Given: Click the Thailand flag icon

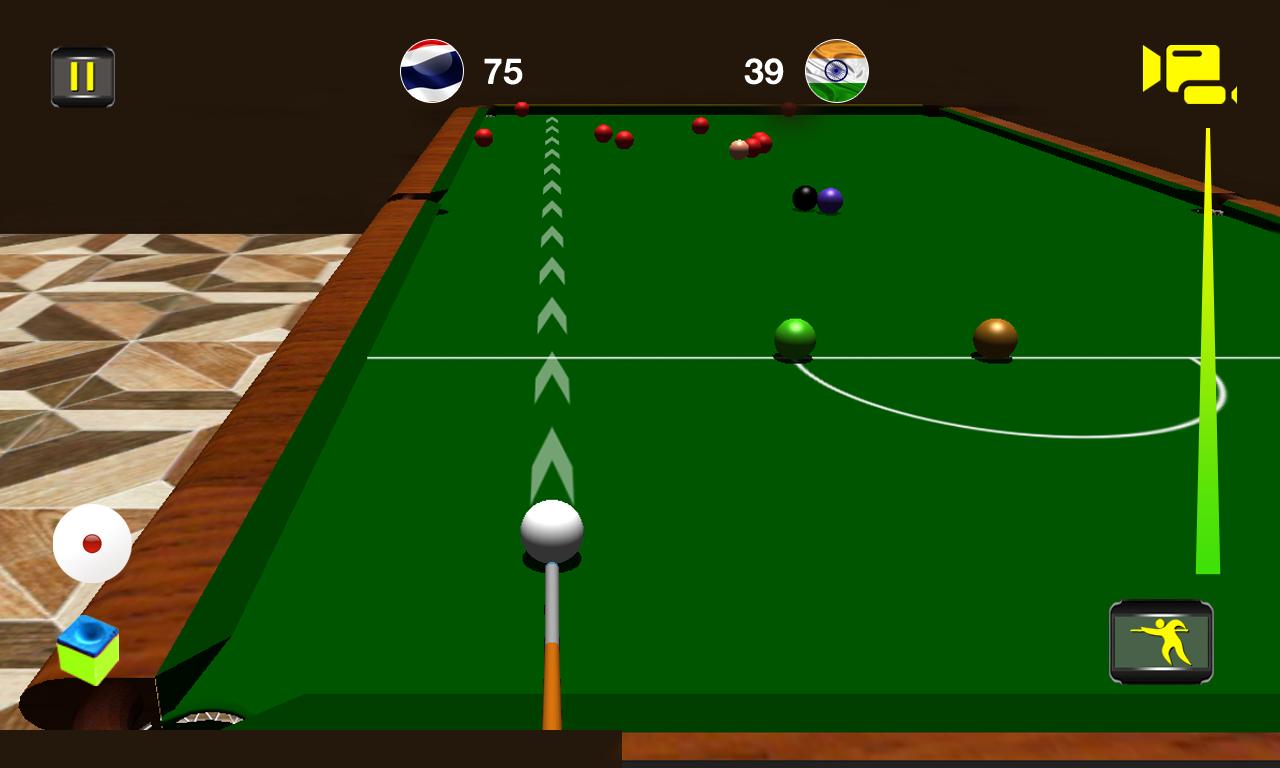Looking at the screenshot, I should (x=432, y=70).
